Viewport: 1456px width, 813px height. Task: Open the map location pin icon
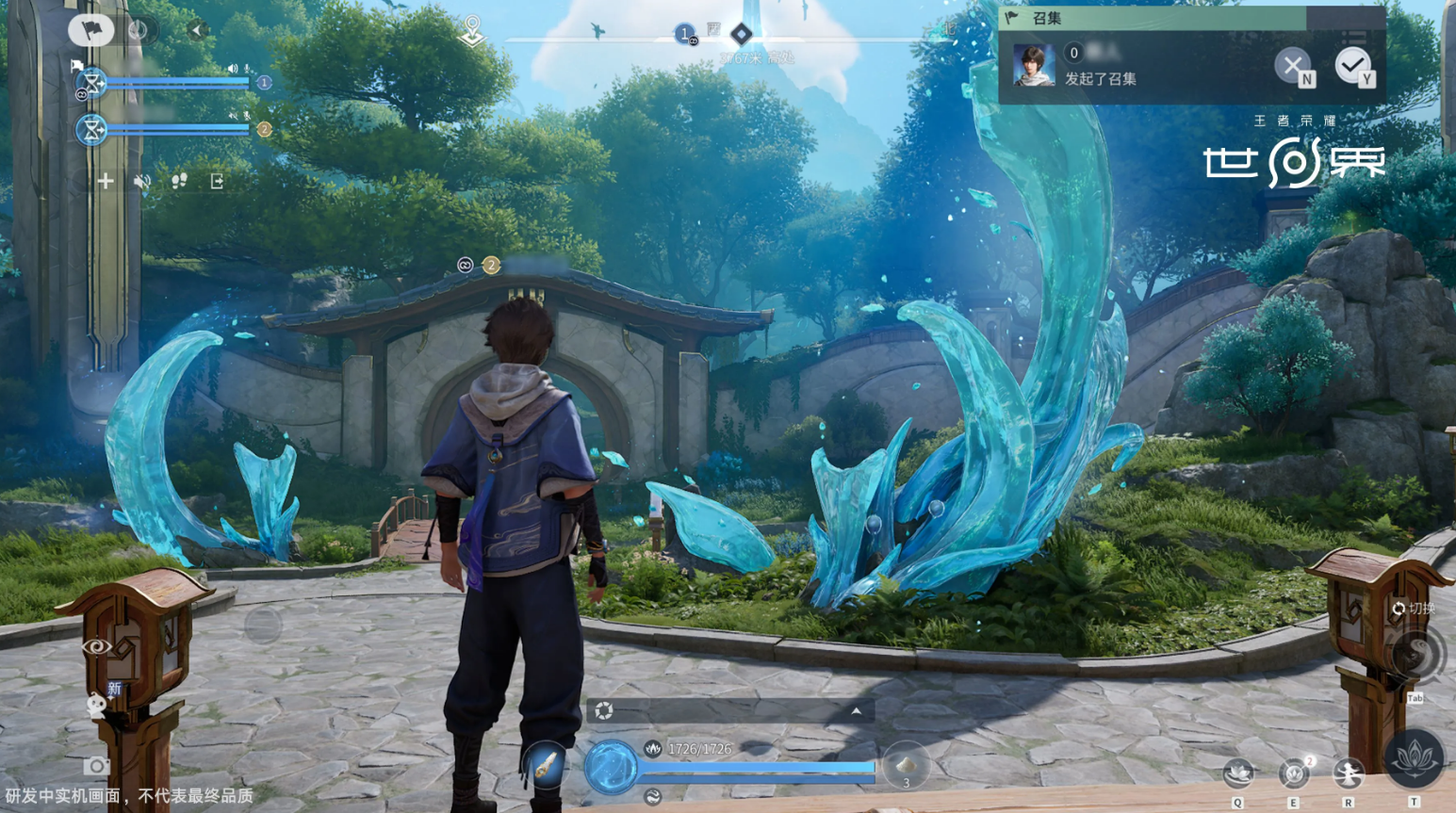(x=472, y=30)
